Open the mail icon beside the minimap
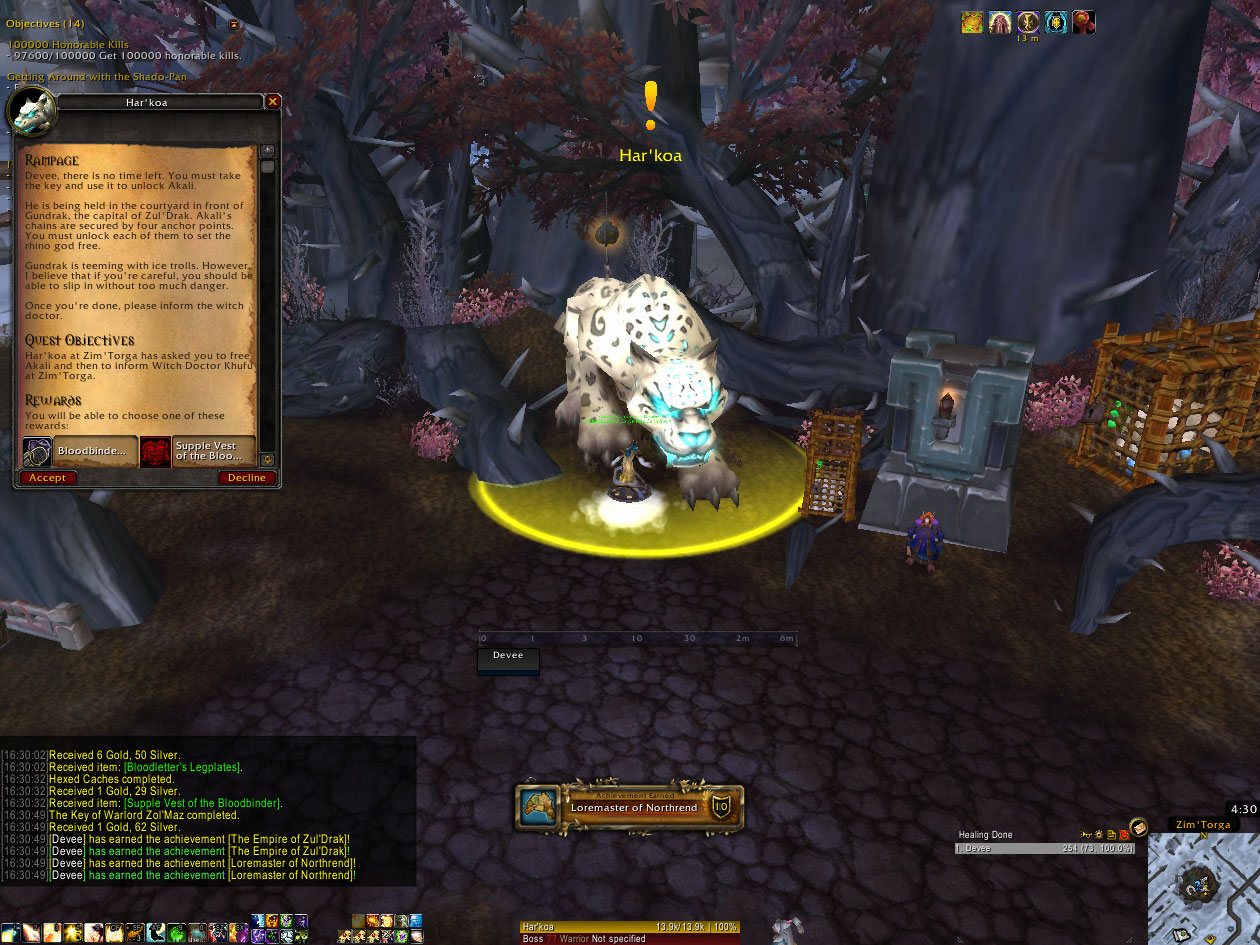This screenshot has width=1260, height=945. (x=1139, y=832)
